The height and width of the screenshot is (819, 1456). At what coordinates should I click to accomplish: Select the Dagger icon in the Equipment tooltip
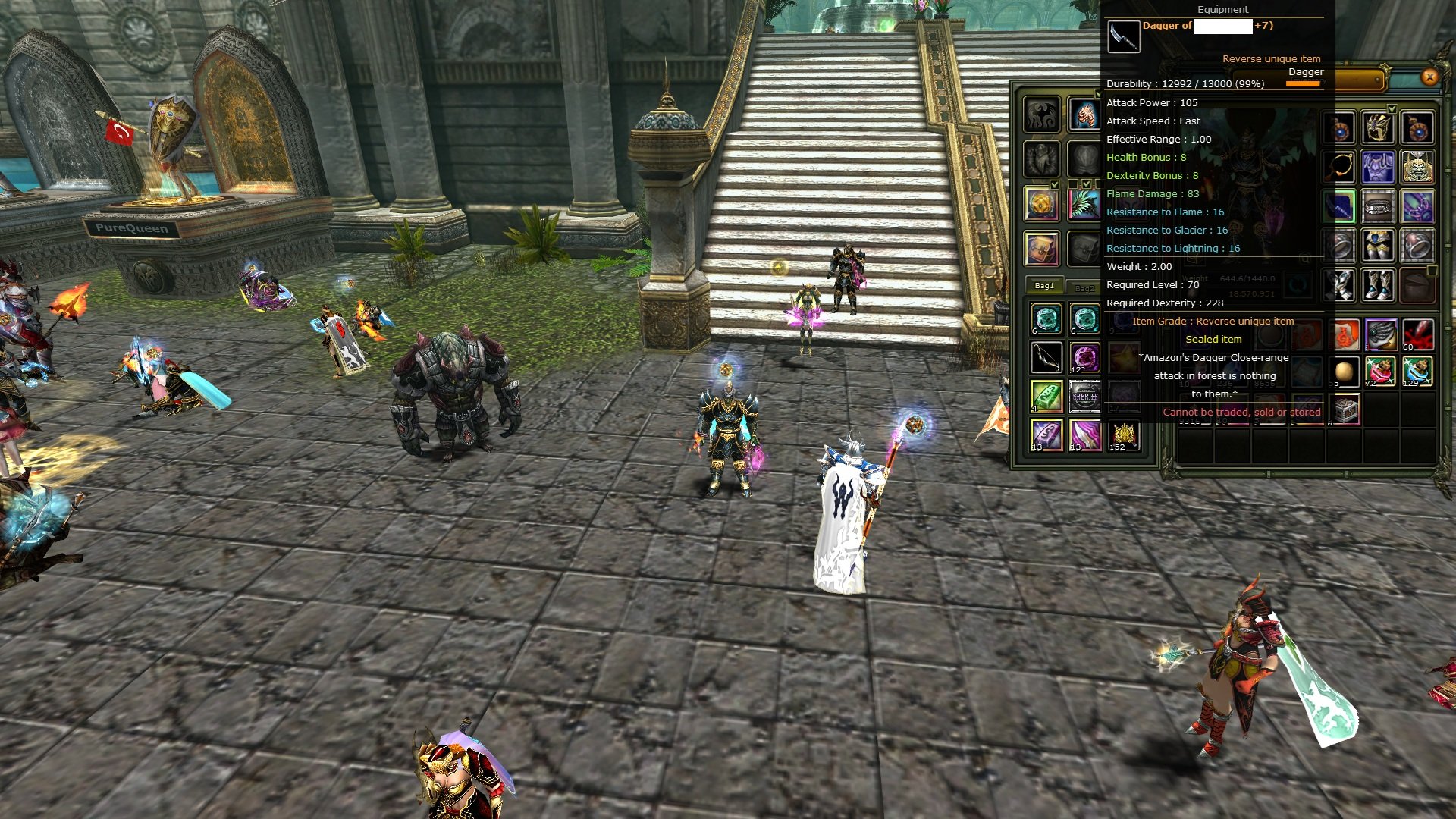pos(1124,36)
